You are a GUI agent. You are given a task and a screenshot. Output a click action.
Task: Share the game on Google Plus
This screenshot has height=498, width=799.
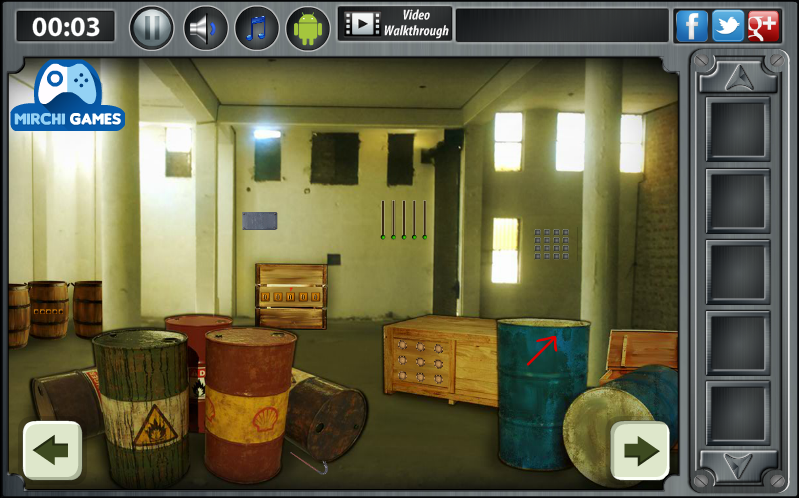[763, 26]
